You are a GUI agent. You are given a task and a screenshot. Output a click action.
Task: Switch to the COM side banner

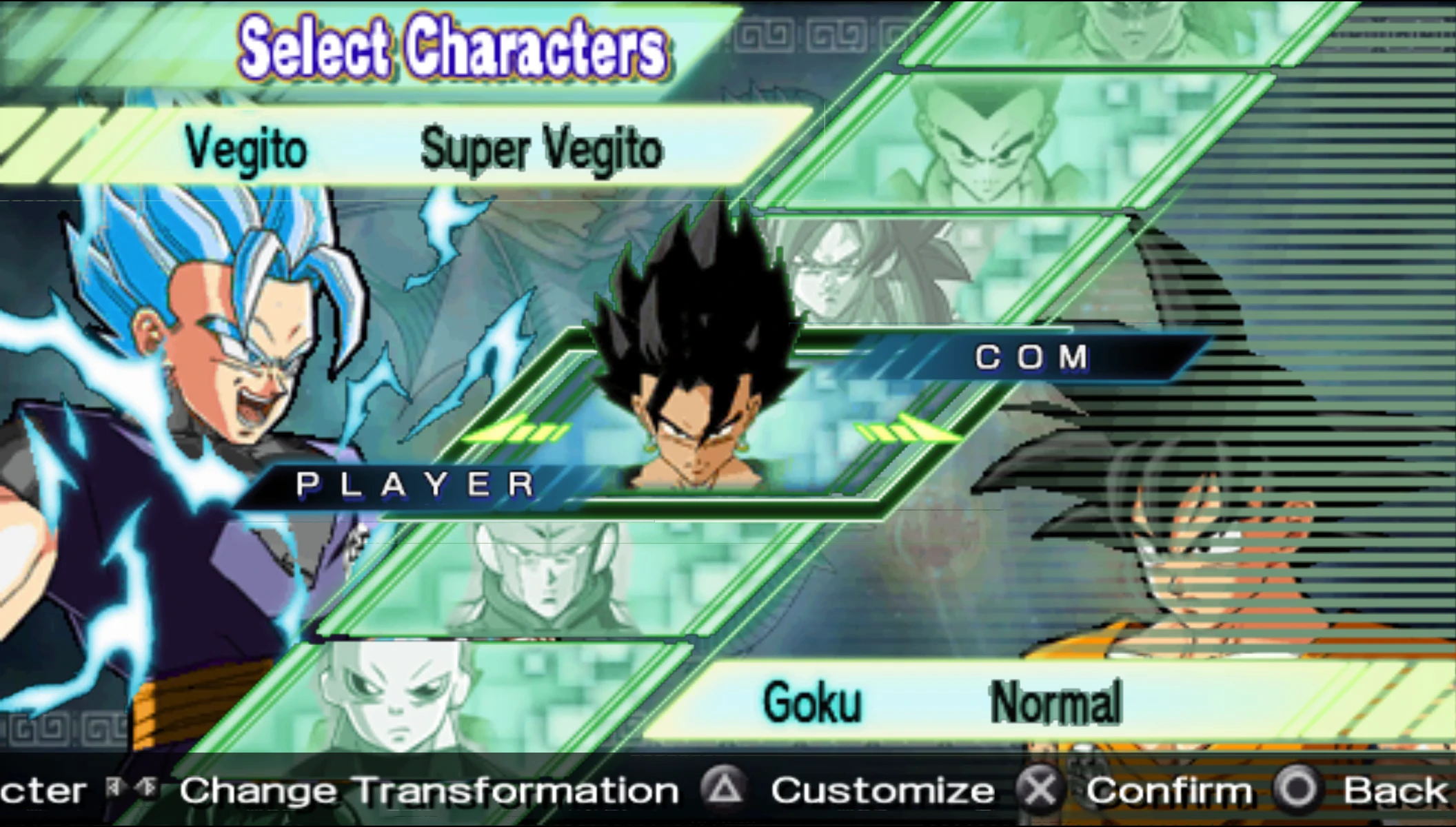pos(1031,357)
